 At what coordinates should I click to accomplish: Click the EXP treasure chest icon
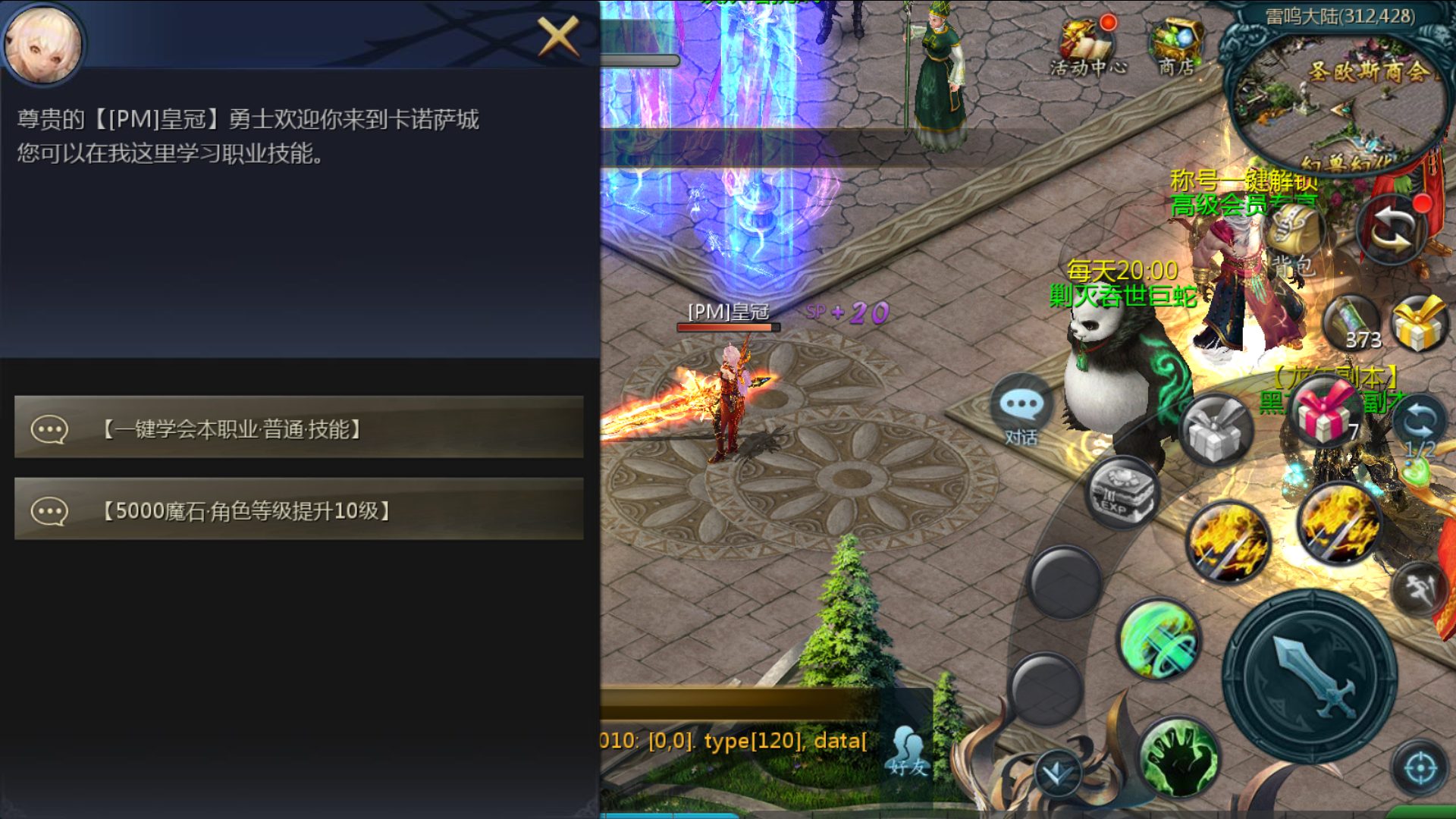(1122, 494)
